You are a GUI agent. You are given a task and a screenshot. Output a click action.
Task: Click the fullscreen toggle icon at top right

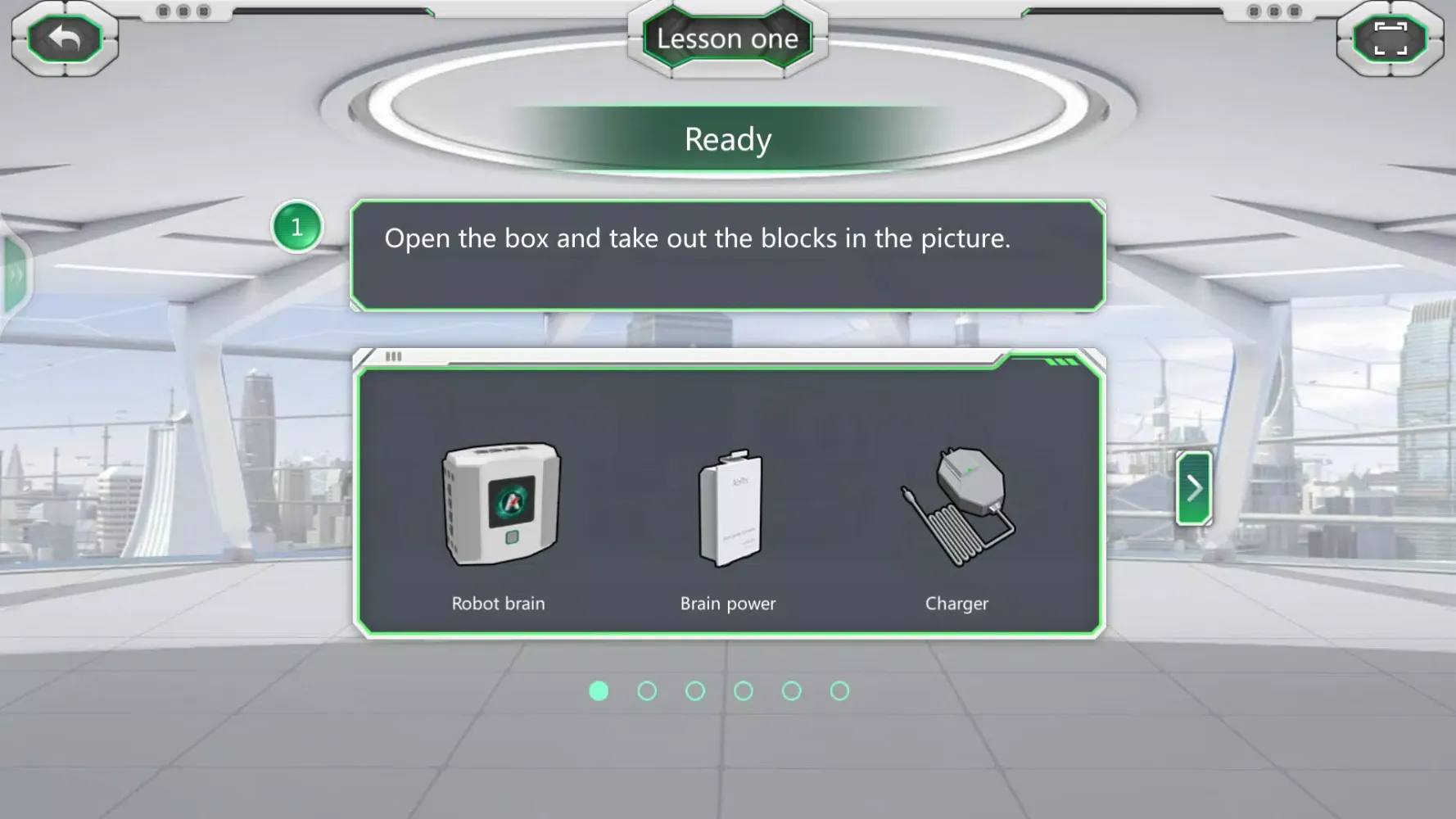point(1390,38)
